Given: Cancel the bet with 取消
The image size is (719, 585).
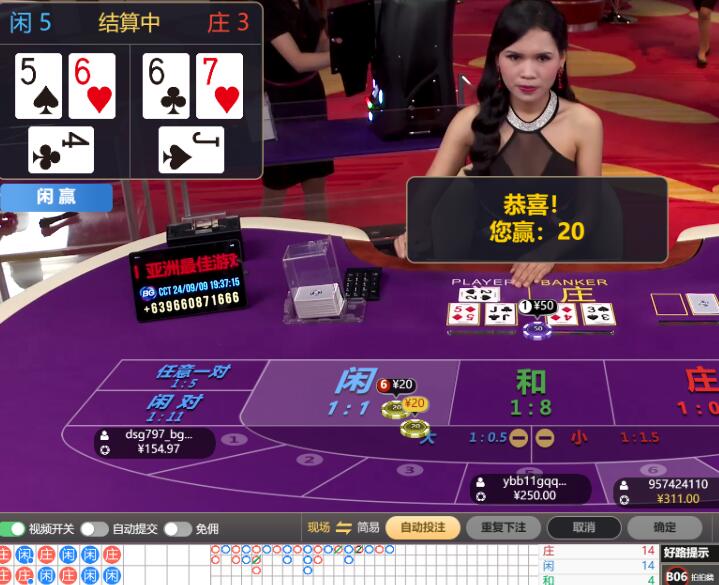Looking at the screenshot, I should pyautogui.click(x=584, y=527).
